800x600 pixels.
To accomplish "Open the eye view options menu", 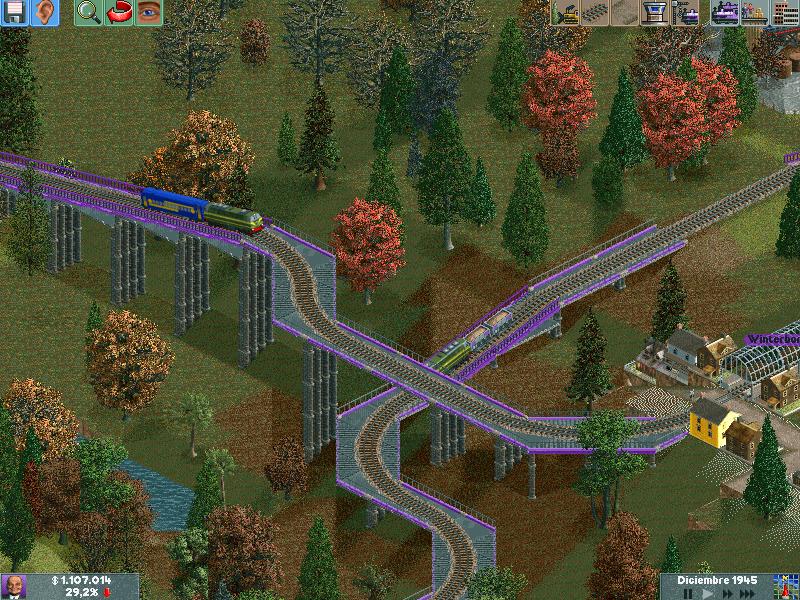I will coord(148,13).
